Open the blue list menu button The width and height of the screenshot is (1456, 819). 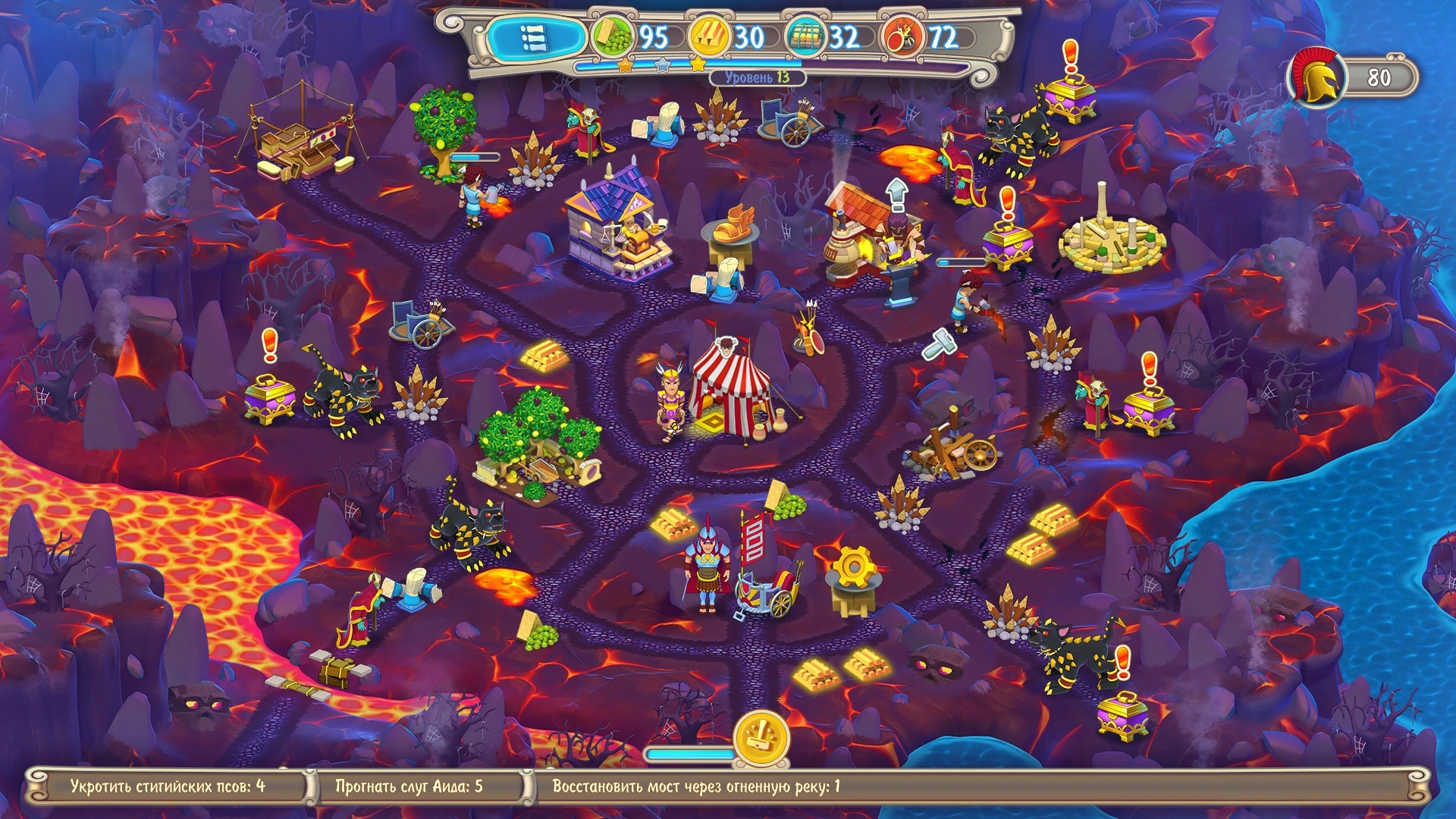point(534,37)
